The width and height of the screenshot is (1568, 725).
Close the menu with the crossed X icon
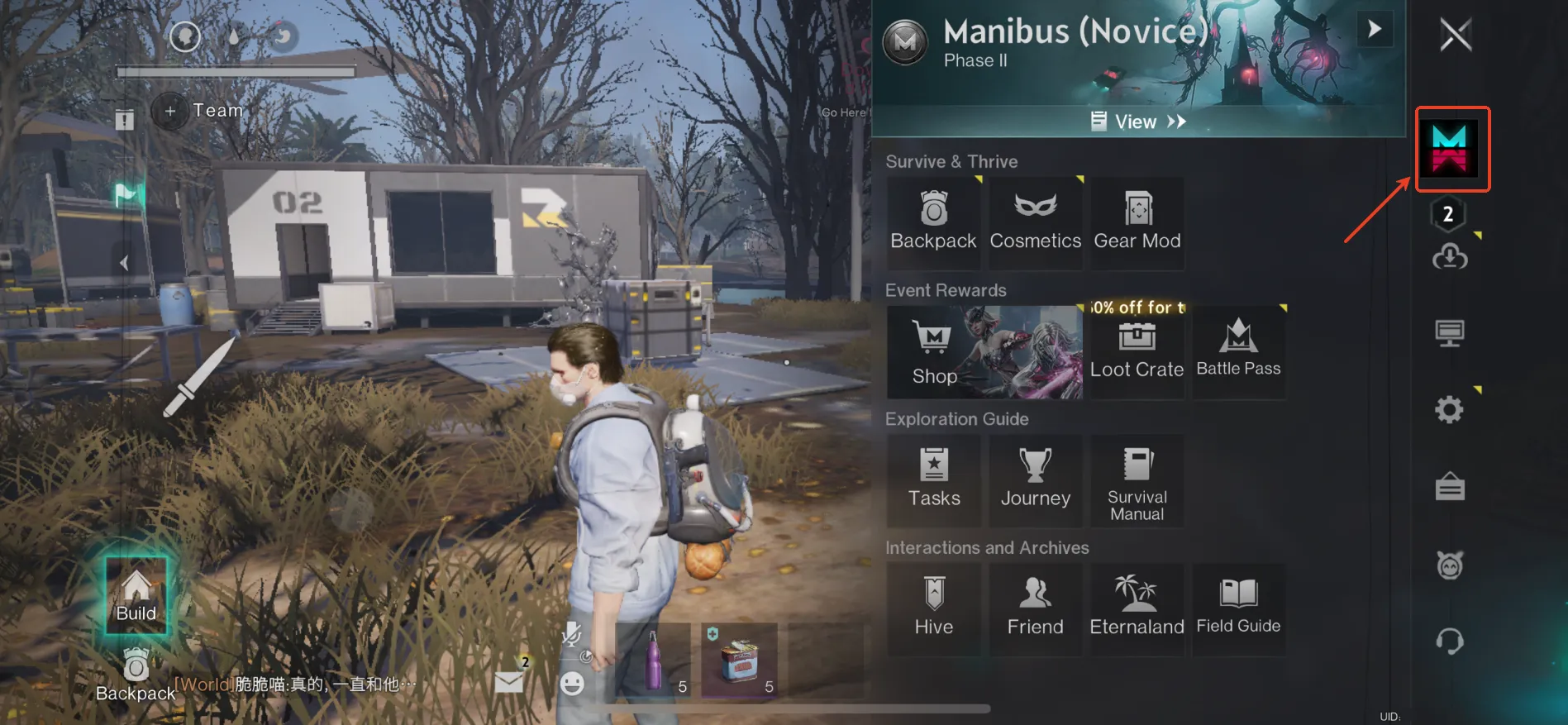click(1456, 35)
